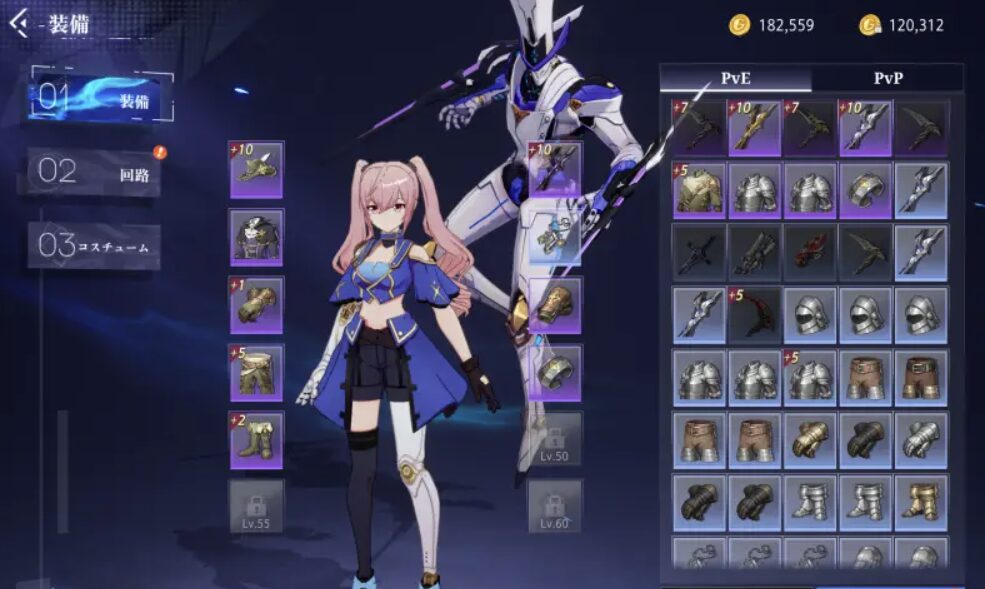Image resolution: width=985 pixels, height=589 pixels.
Task: Tap the locked Lv.50 equipment slot
Action: (x=555, y=439)
